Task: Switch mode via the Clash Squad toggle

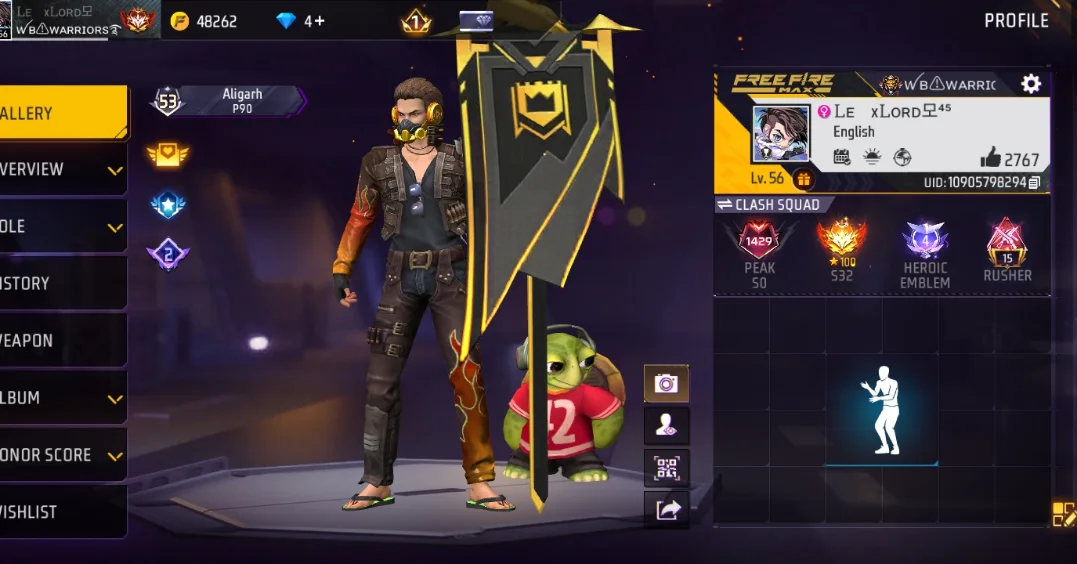Action: 768,205
